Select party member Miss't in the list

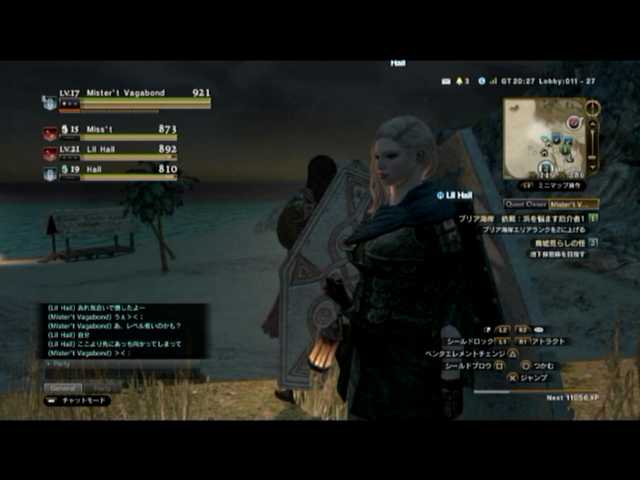tap(112, 131)
